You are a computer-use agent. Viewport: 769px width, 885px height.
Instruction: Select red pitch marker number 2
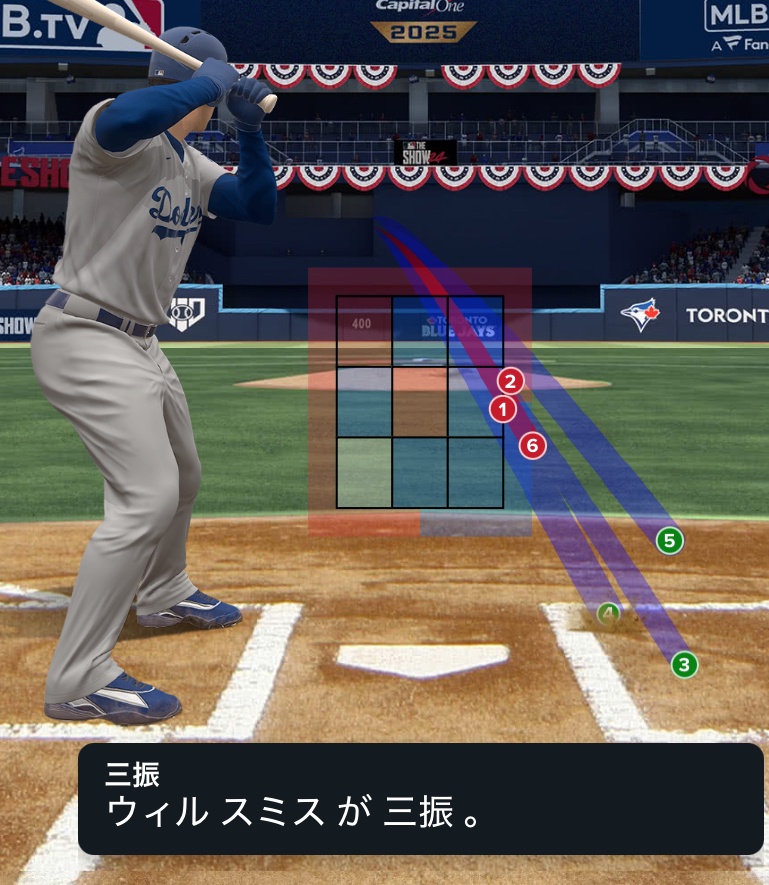coord(510,381)
